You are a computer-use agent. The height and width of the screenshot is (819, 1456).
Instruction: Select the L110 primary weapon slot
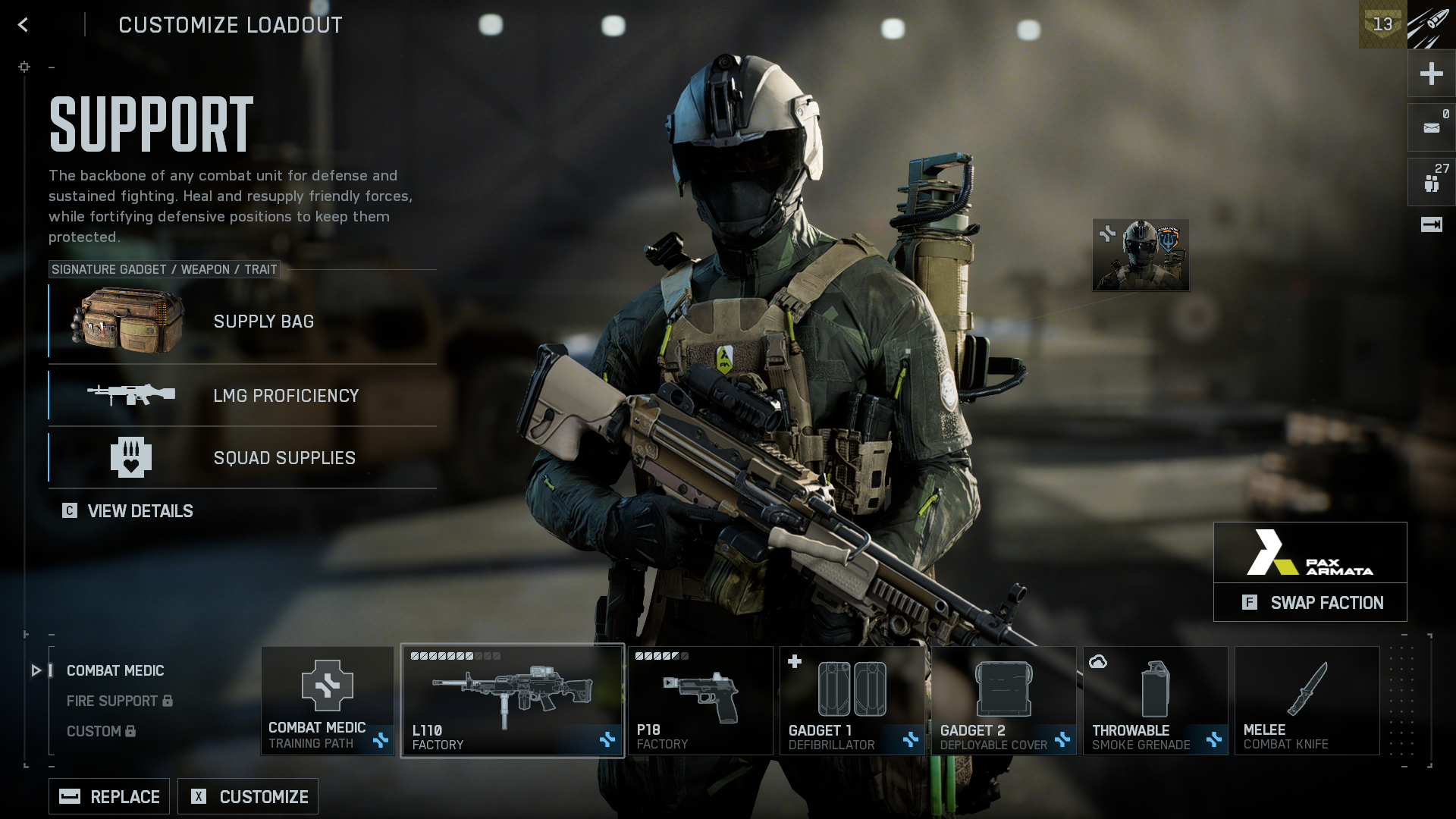point(513,701)
